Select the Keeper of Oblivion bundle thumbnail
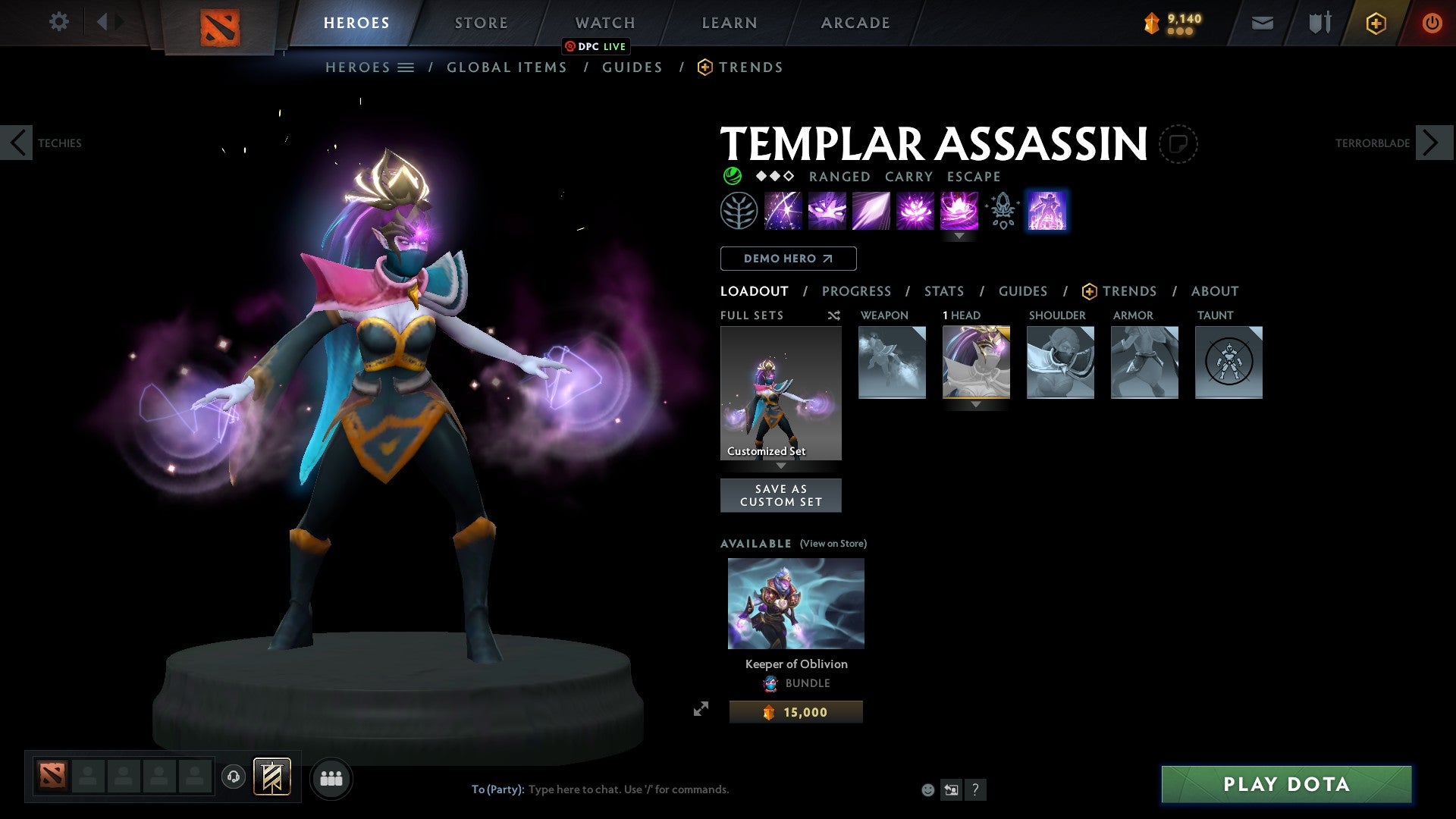 pyautogui.click(x=795, y=603)
